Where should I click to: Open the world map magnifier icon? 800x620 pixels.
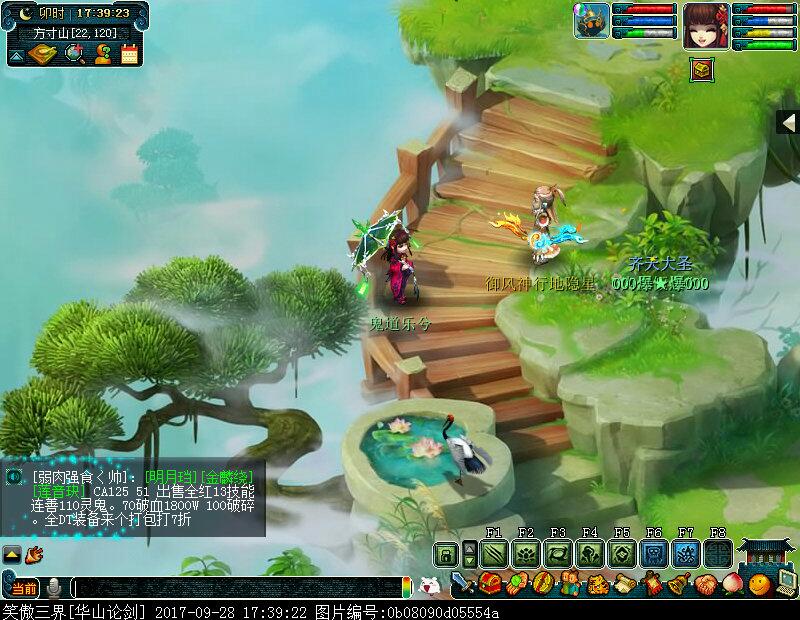(x=73, y=54)
